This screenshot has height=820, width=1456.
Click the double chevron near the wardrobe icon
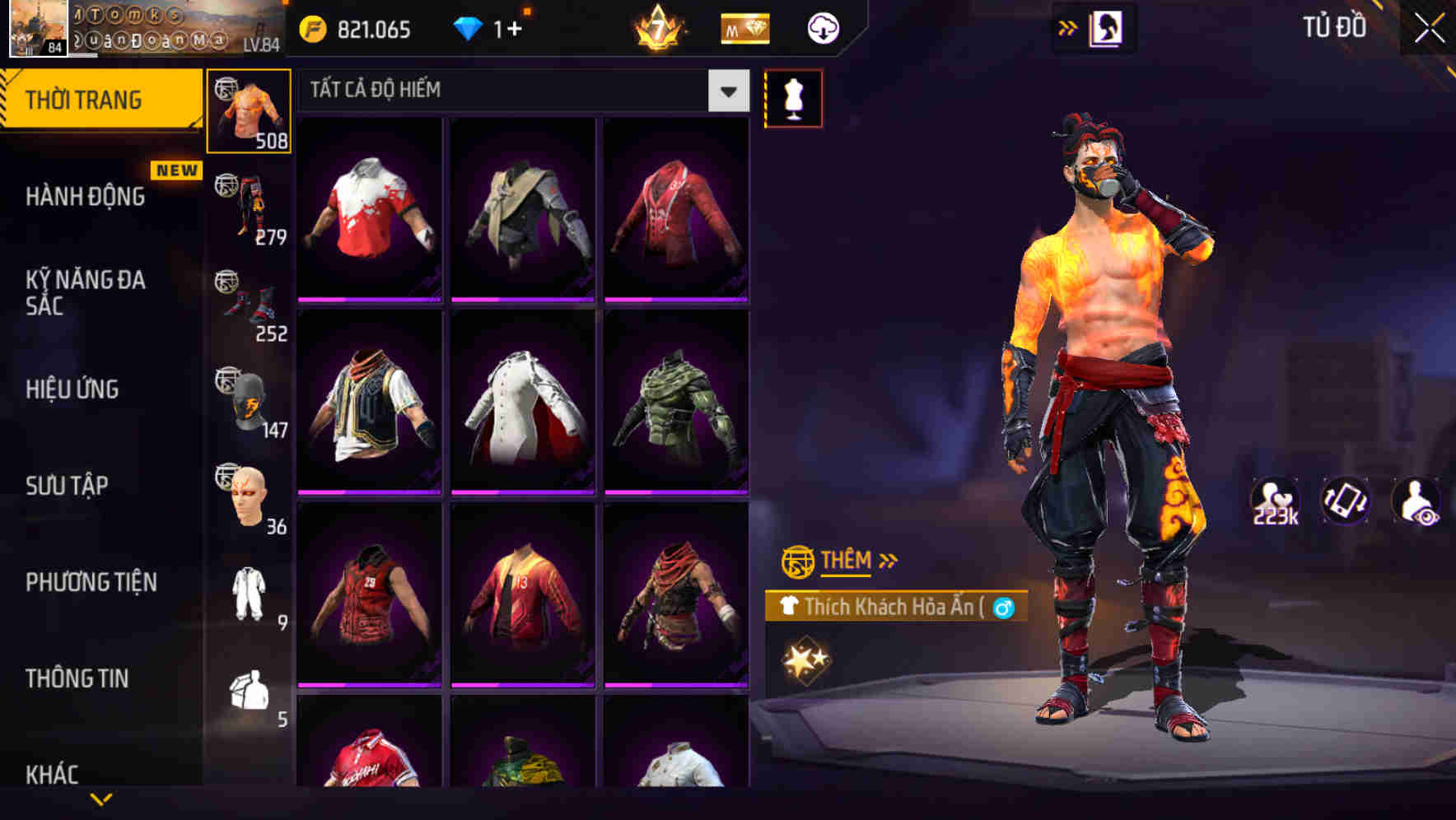tap(1068, 27)
